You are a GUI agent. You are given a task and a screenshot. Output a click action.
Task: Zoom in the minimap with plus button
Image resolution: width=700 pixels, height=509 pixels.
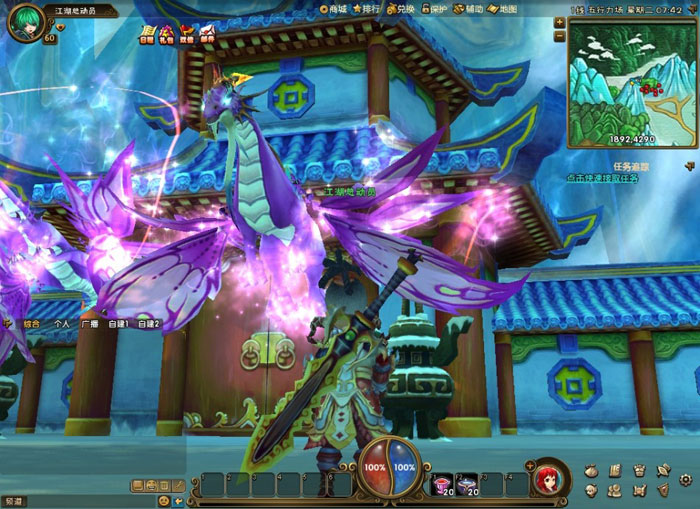click(x=560, y=21)
